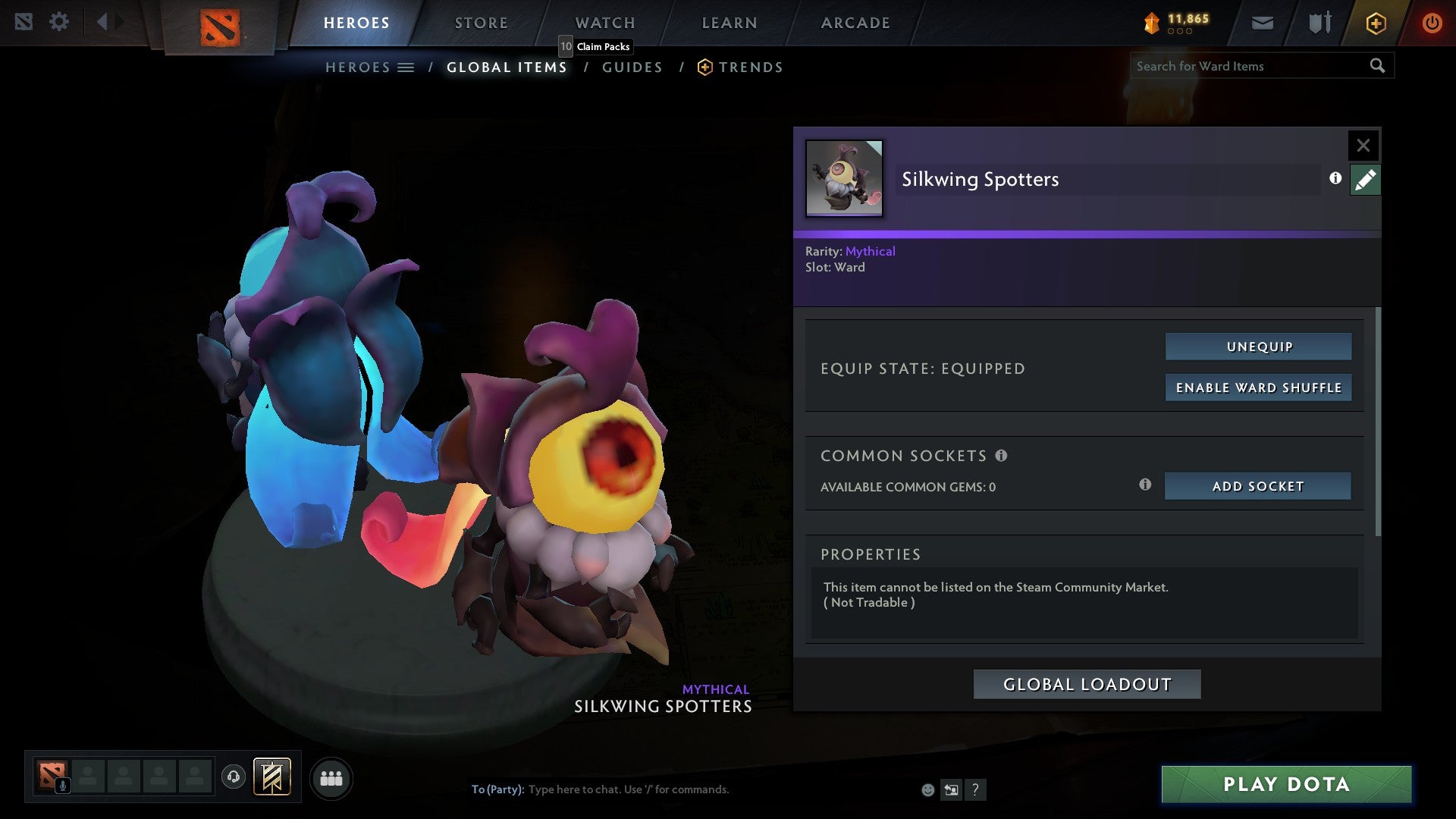Open the emoticon picker in chat
The width and height of the screenshot is (1456, 819).
928,790
